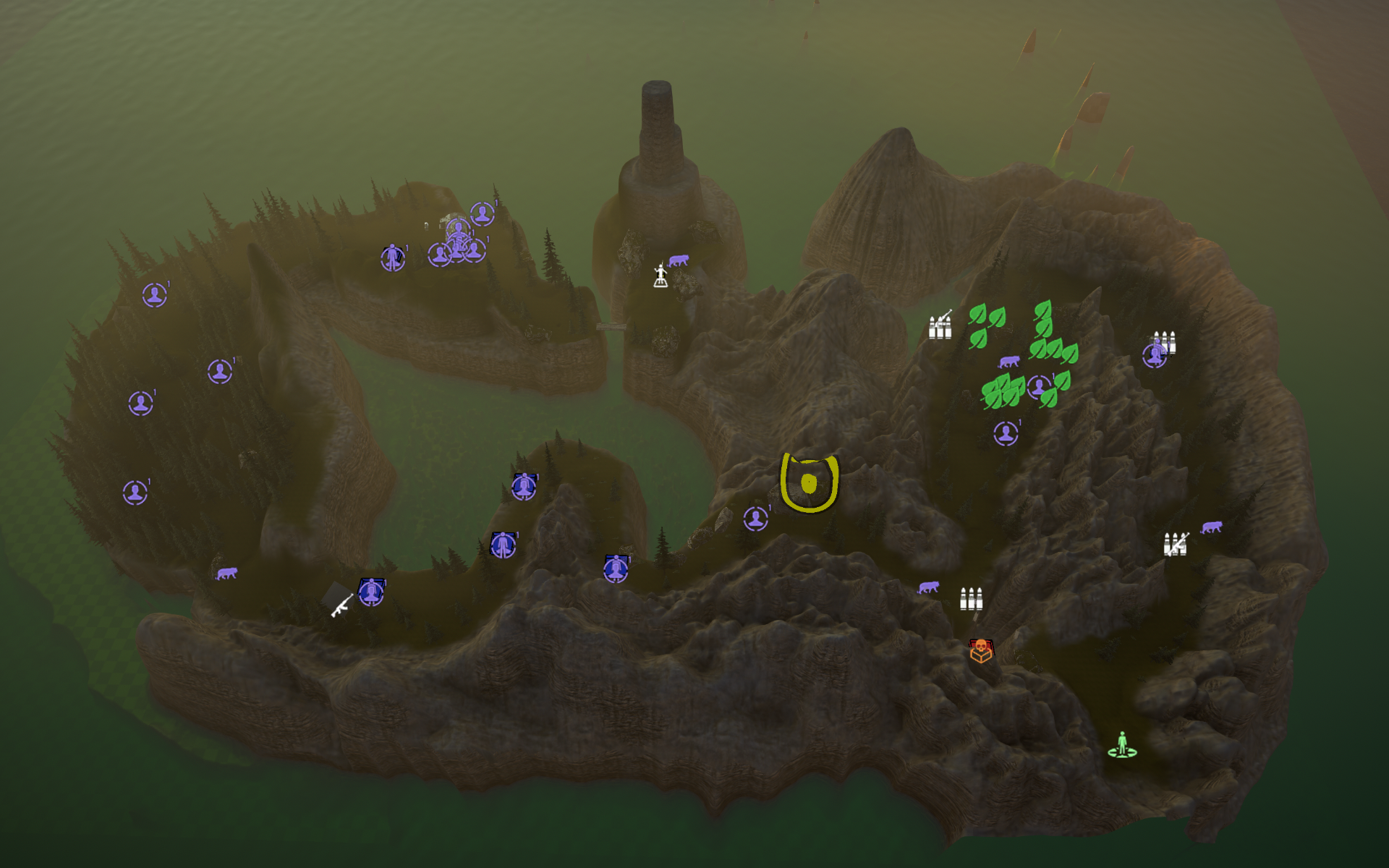The image size is (1389, 868).
Task: Click the purple AI marker near yellow shield
Action: pyautogui.click(x=756, y=518)
